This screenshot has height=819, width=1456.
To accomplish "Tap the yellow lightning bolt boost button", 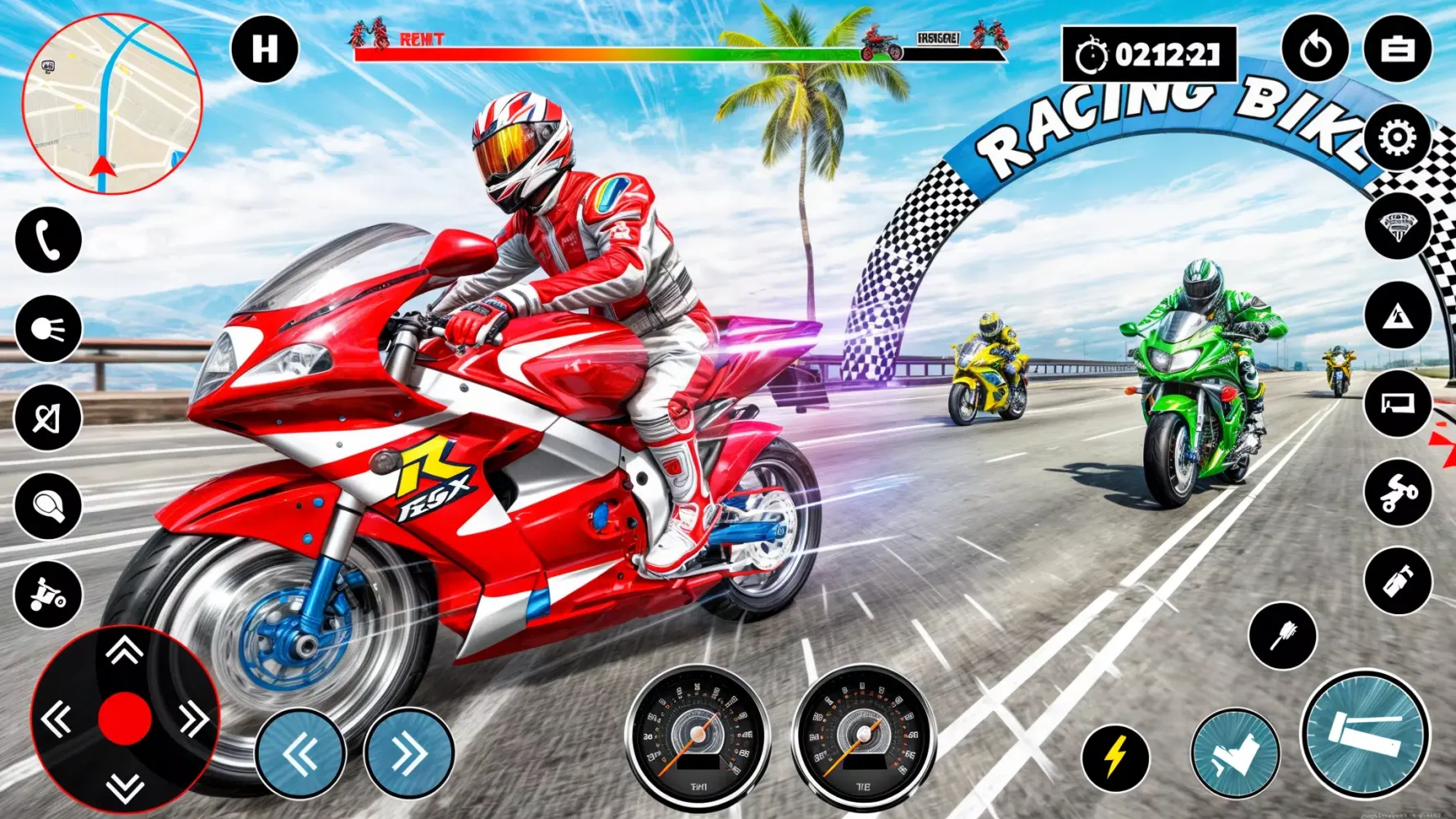I will (1115, 758).
